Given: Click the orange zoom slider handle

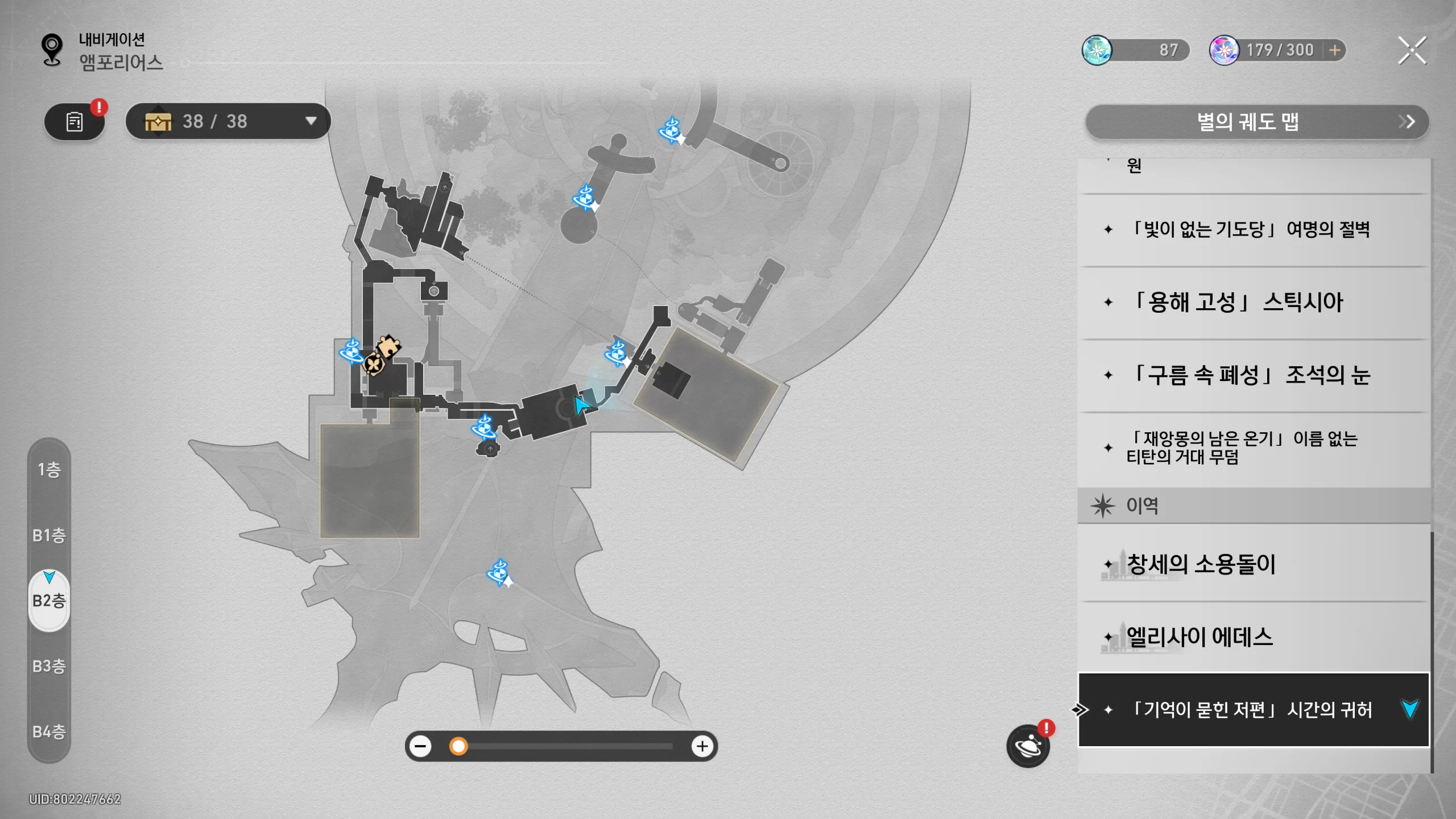Looking at the screenshot, I should click(458, 746).
